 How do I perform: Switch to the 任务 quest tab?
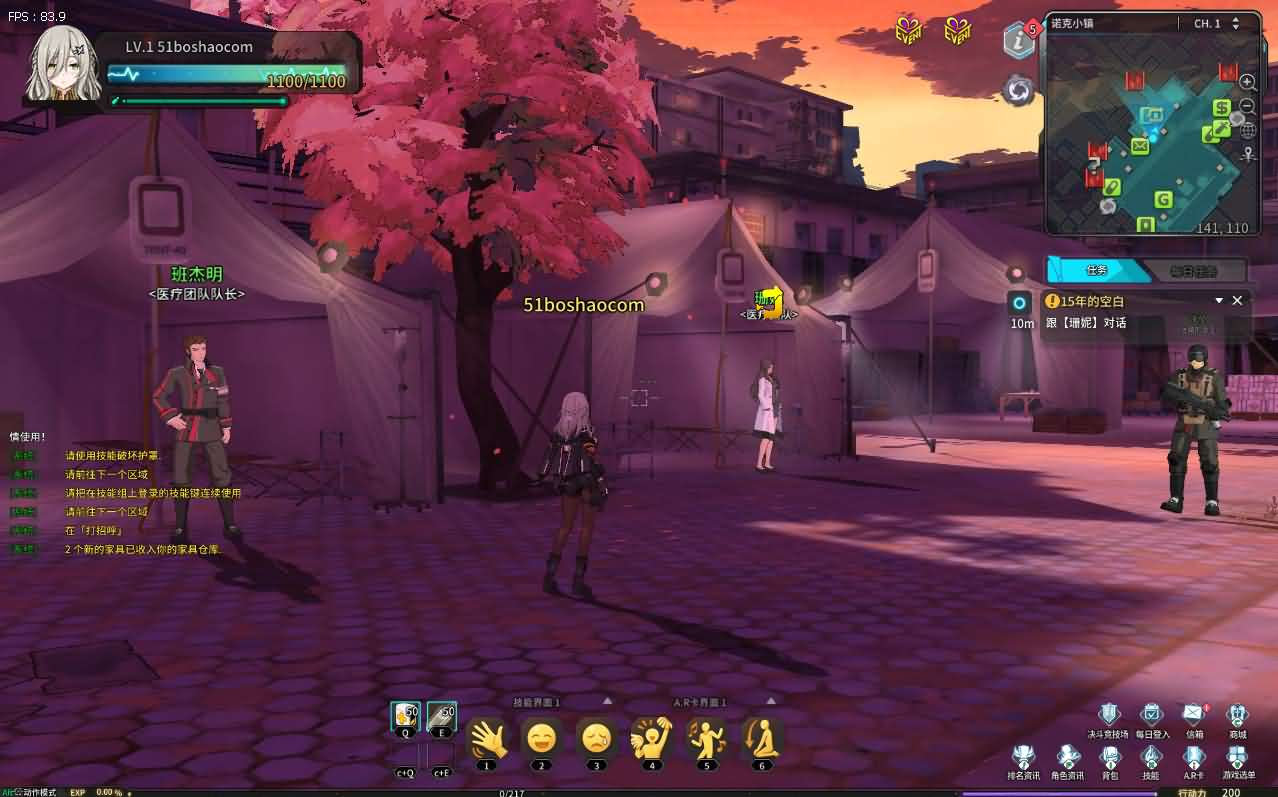pyautogui.click(x=1097, y=270)
